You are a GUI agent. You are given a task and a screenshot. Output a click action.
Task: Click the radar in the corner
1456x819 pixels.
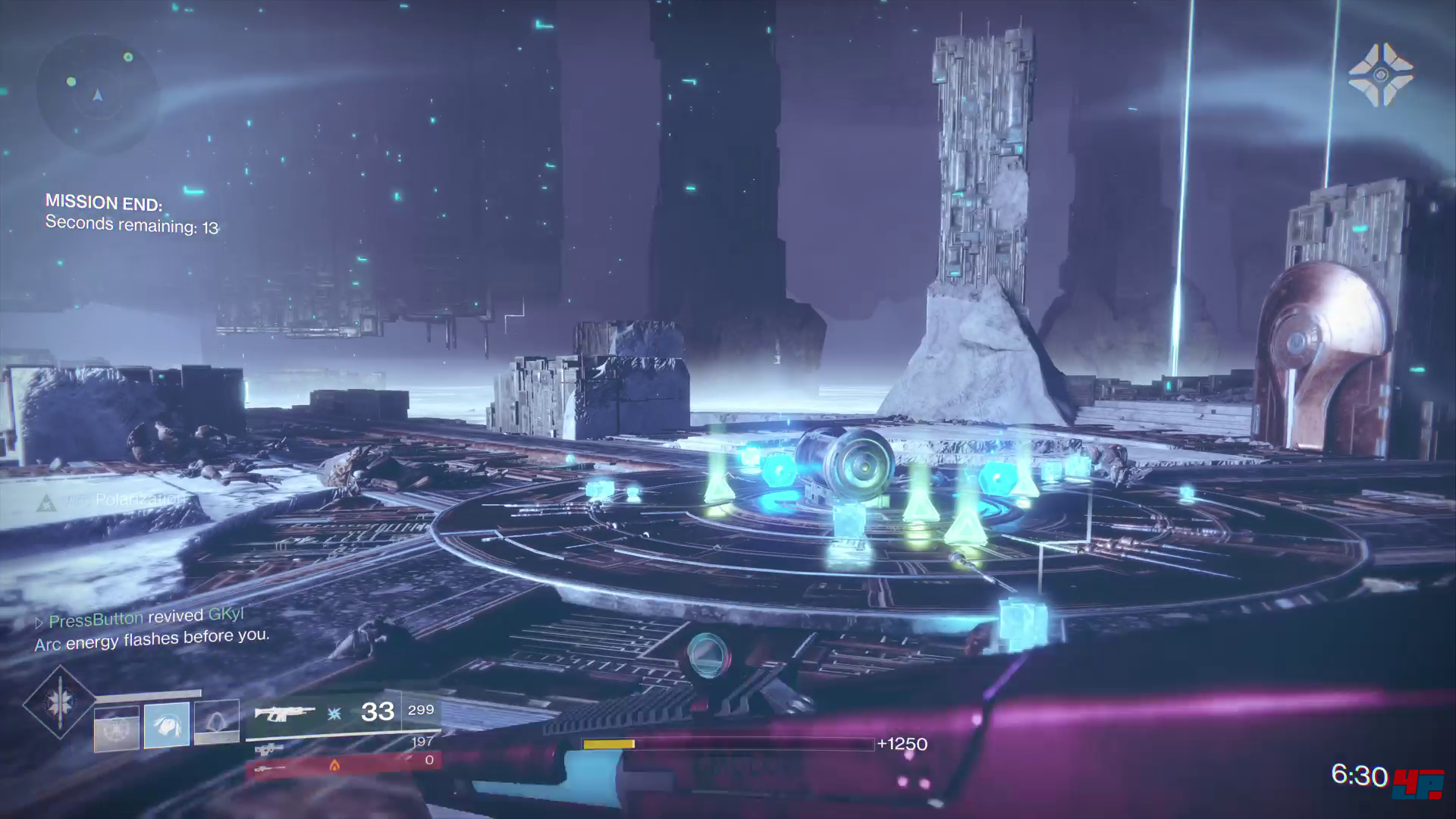pos(97,95)
